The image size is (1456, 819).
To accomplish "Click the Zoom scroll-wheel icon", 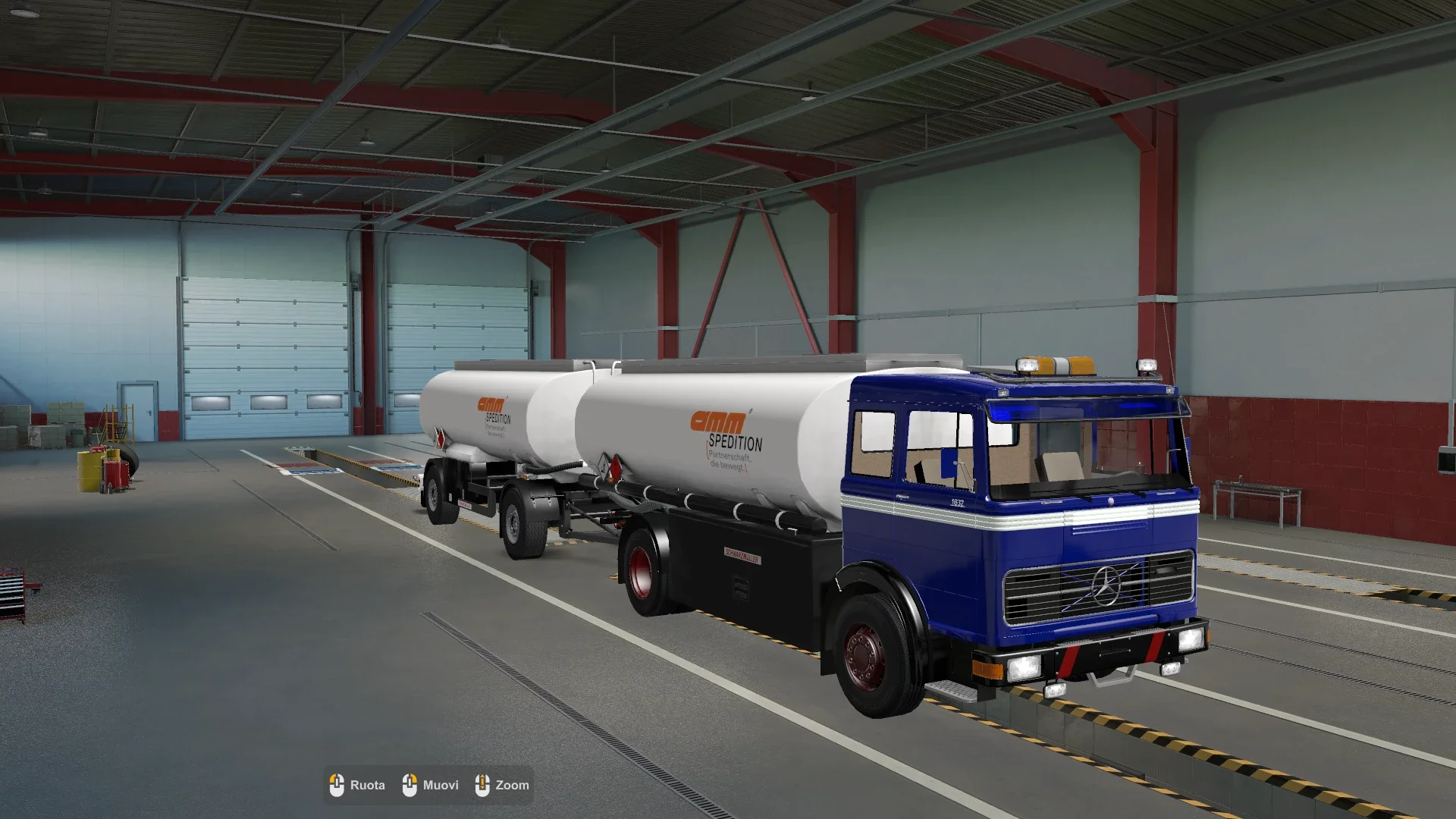I will pos(482,785).
